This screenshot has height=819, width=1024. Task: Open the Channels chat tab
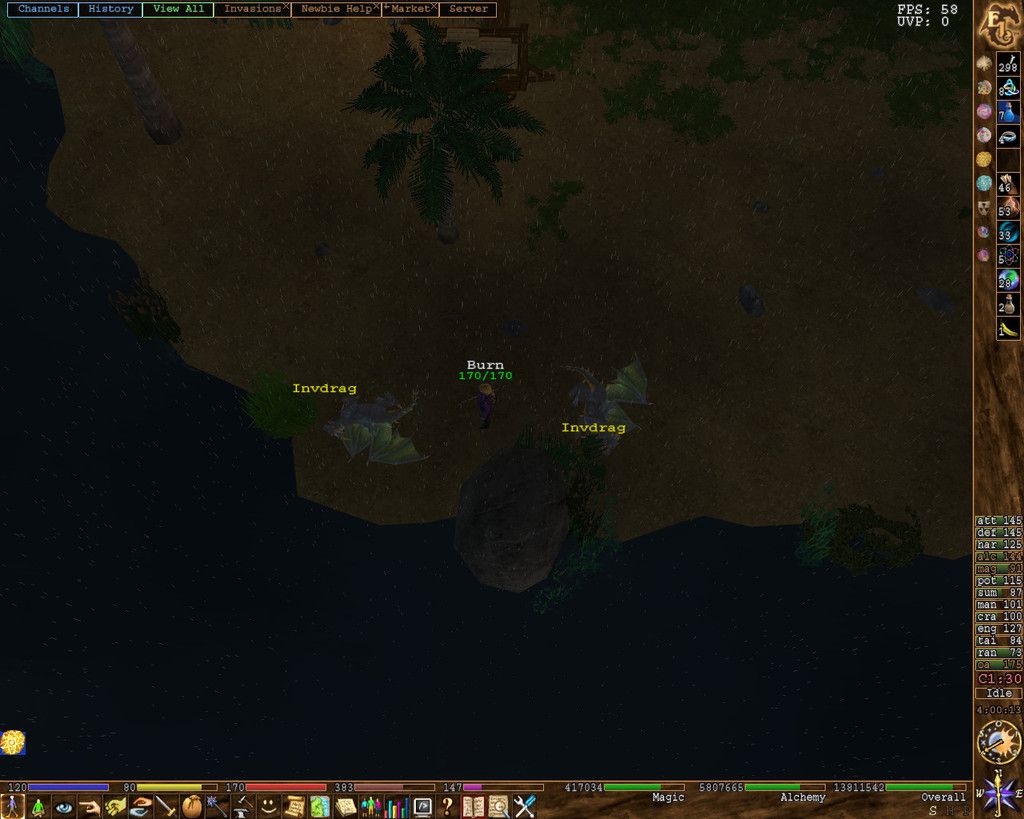[43, 9]
